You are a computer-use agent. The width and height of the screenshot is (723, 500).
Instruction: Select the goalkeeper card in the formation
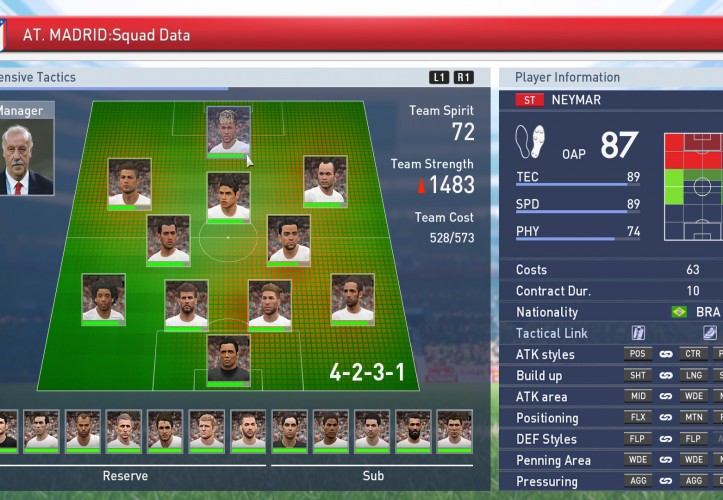pos(228,359)
